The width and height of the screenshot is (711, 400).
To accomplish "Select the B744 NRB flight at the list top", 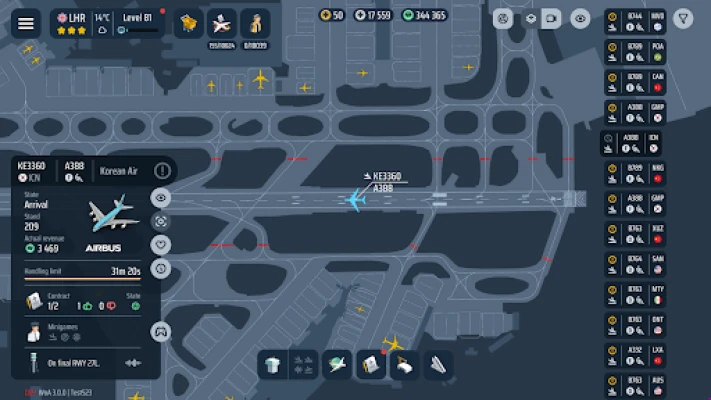I will tap(635, 23).
